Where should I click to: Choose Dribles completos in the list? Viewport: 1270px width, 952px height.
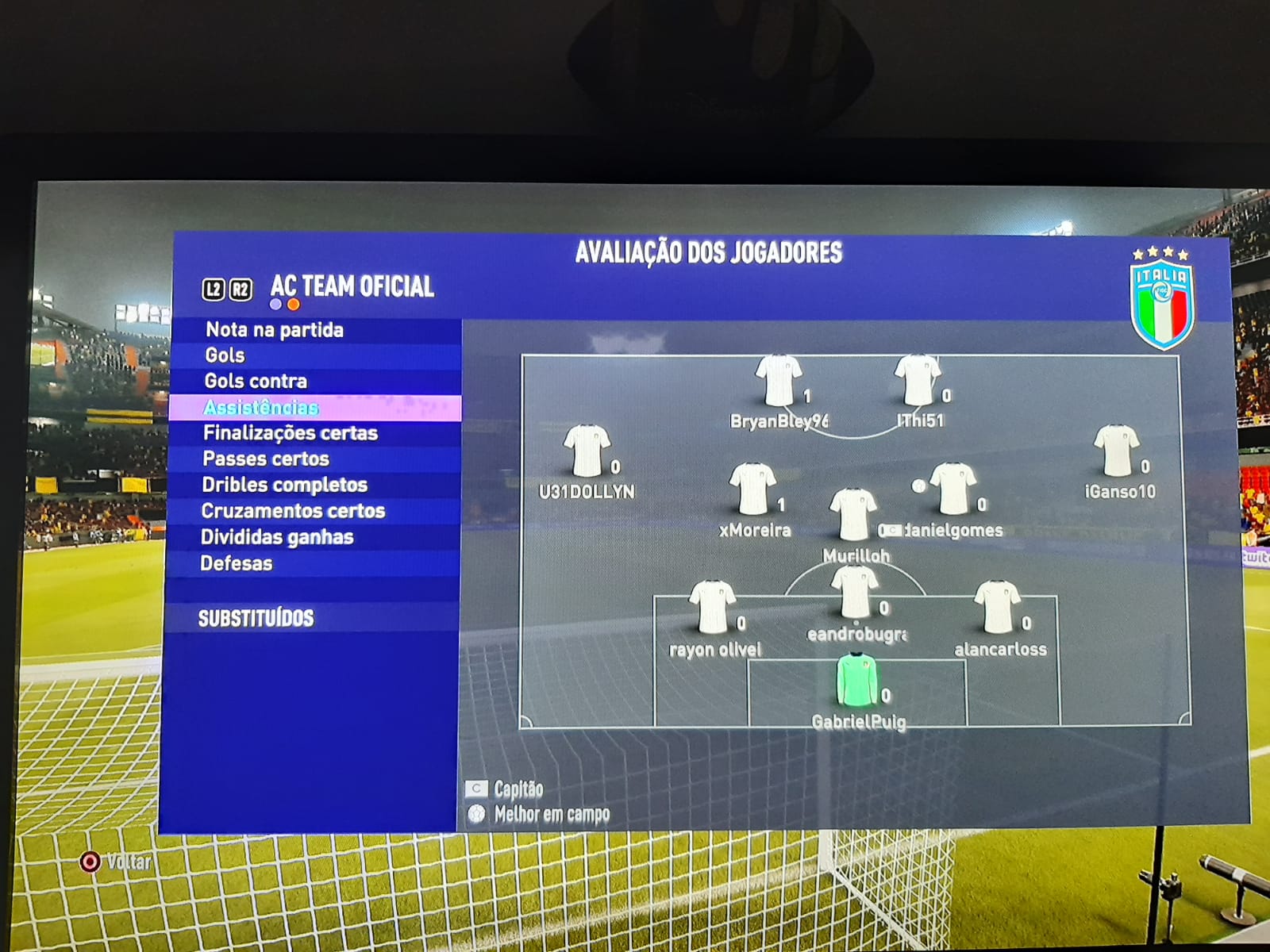(x=285, y=485)
